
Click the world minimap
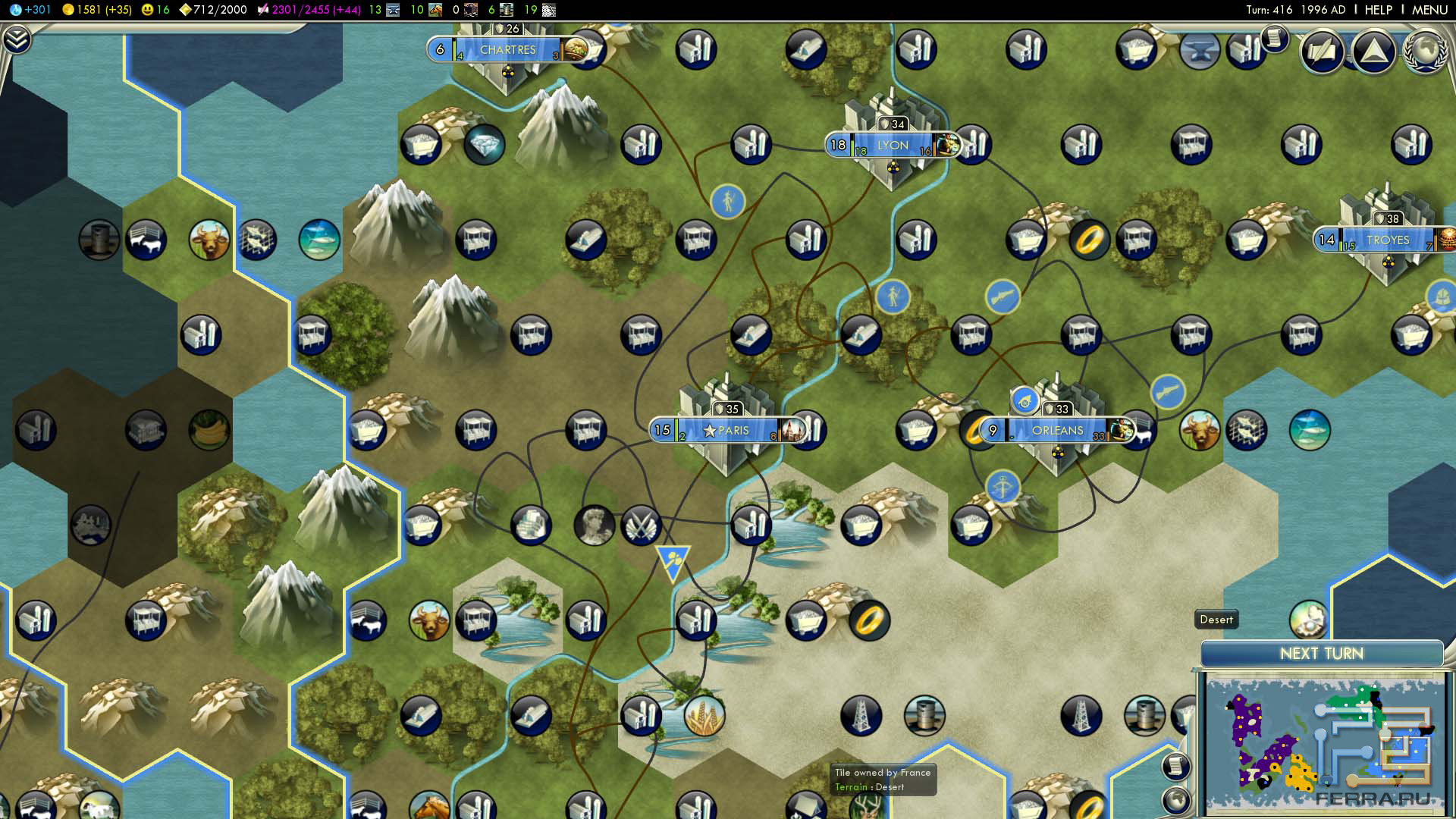point(1323,743)
